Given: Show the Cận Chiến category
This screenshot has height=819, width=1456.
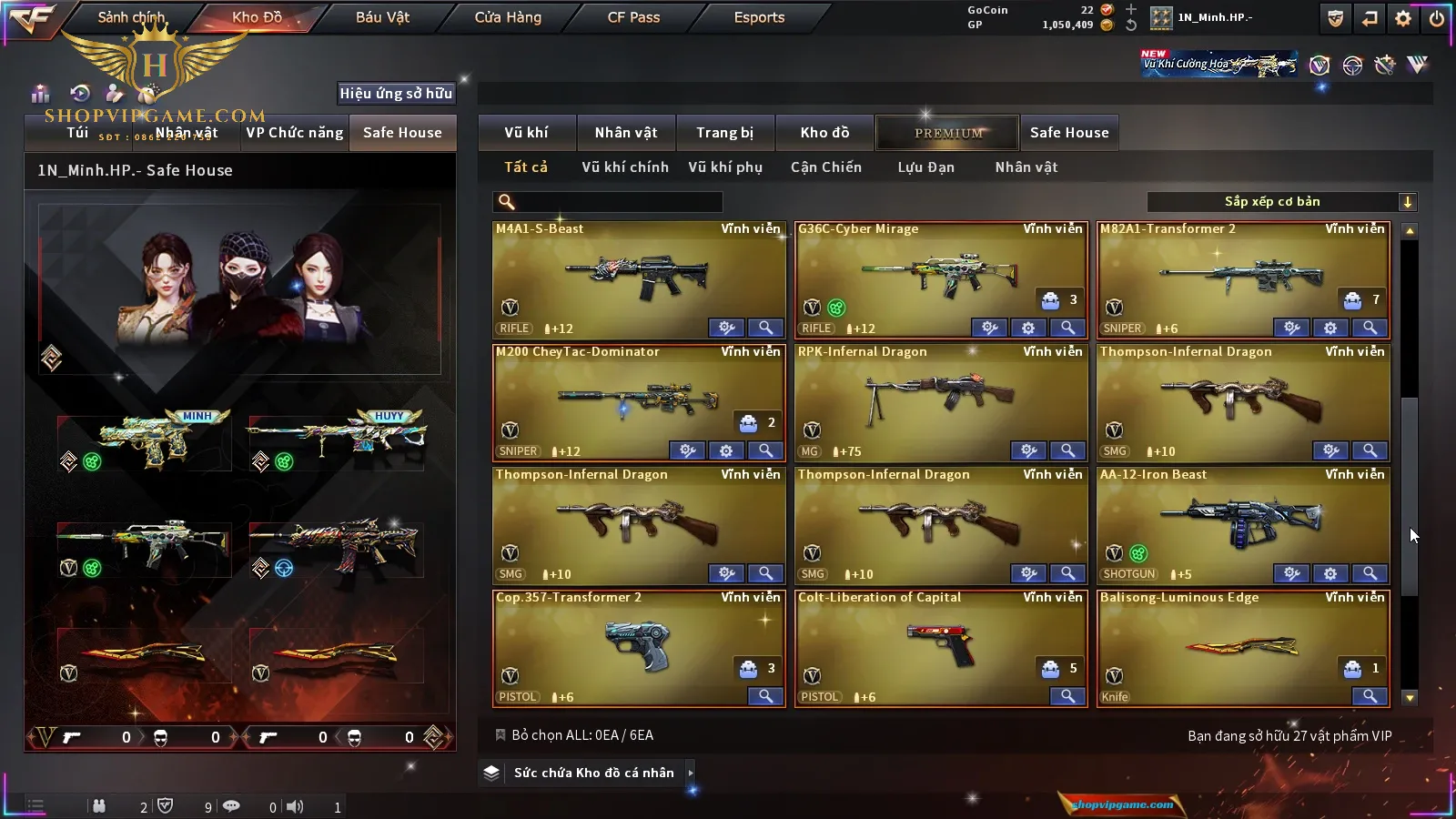Looking at the screenshot, I should point(825,167).
